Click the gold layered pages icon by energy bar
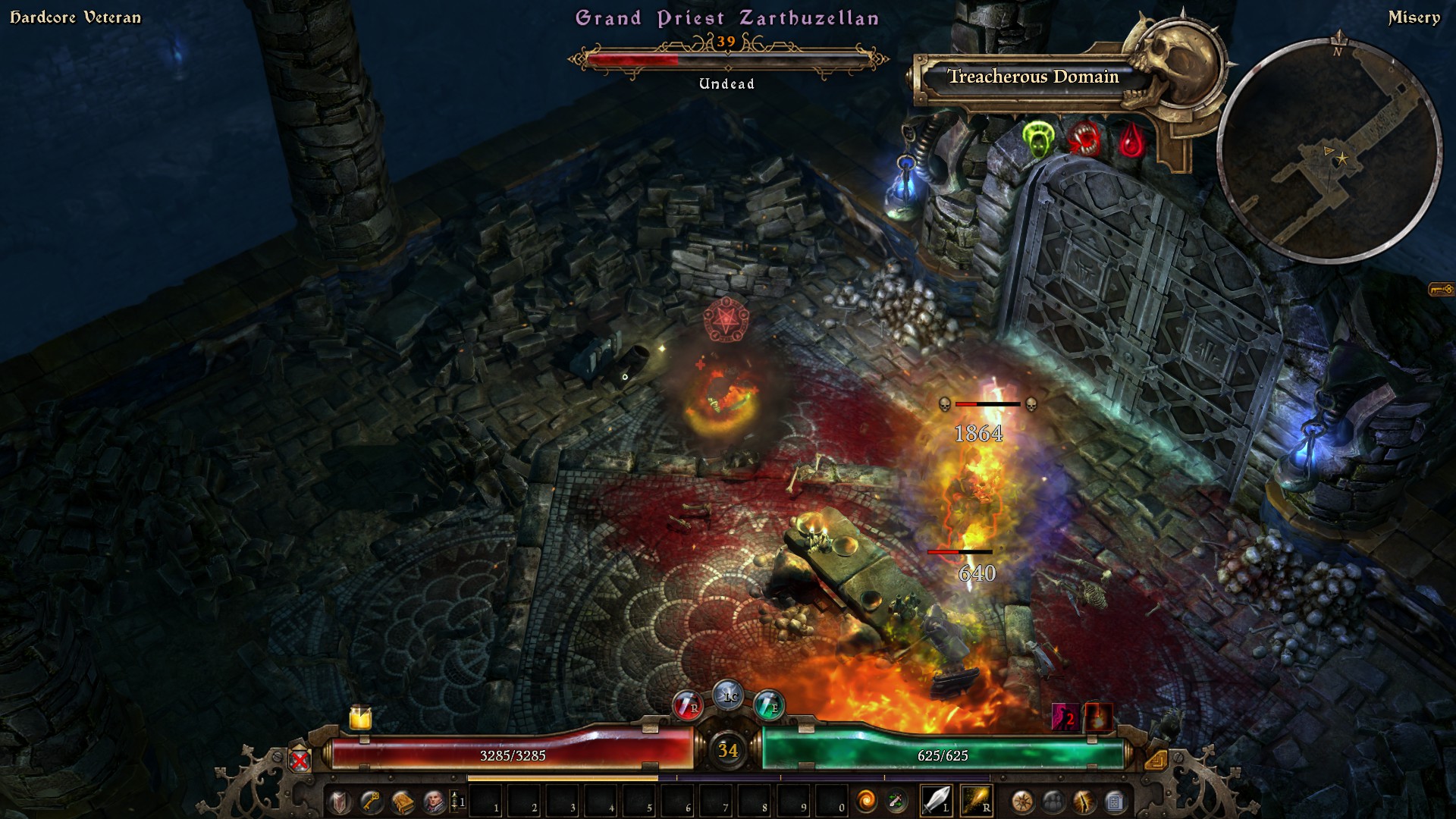This screenshot has width=1456, height=819. (x=1156, y=759)
